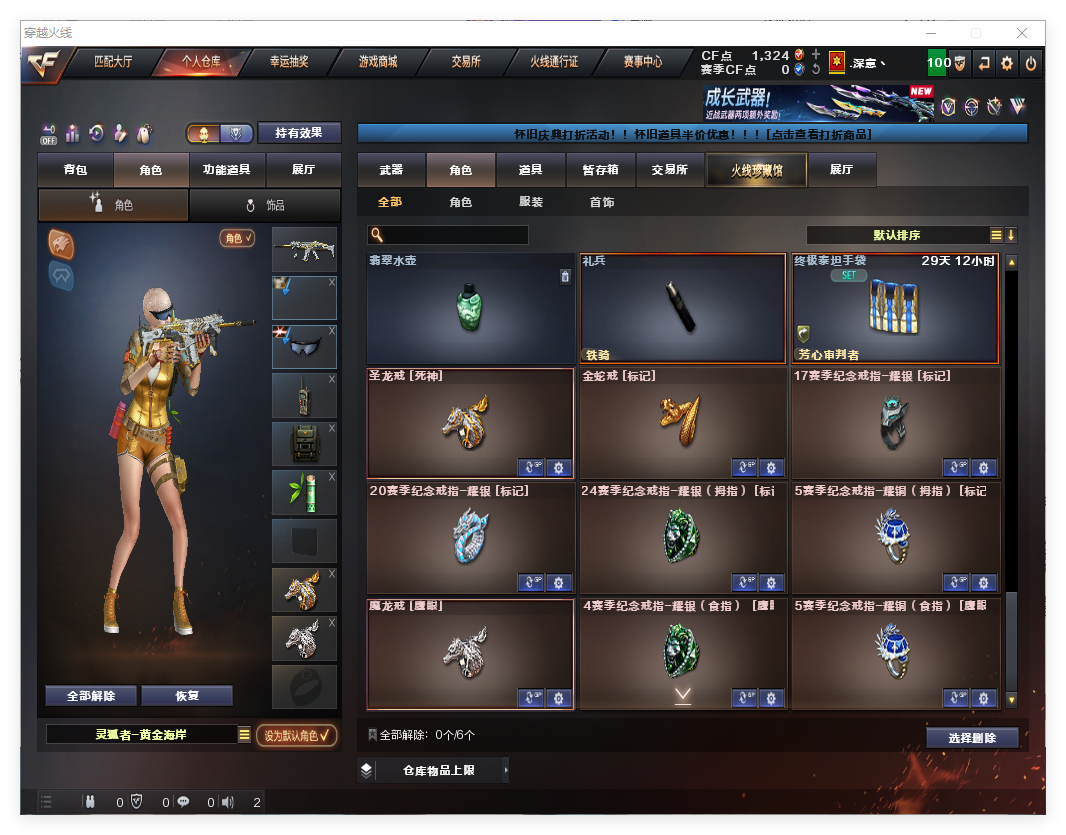This screenshot has width=1066, height=835.
Task: Switch to the 道具 items tab
Action: [531, 170]
